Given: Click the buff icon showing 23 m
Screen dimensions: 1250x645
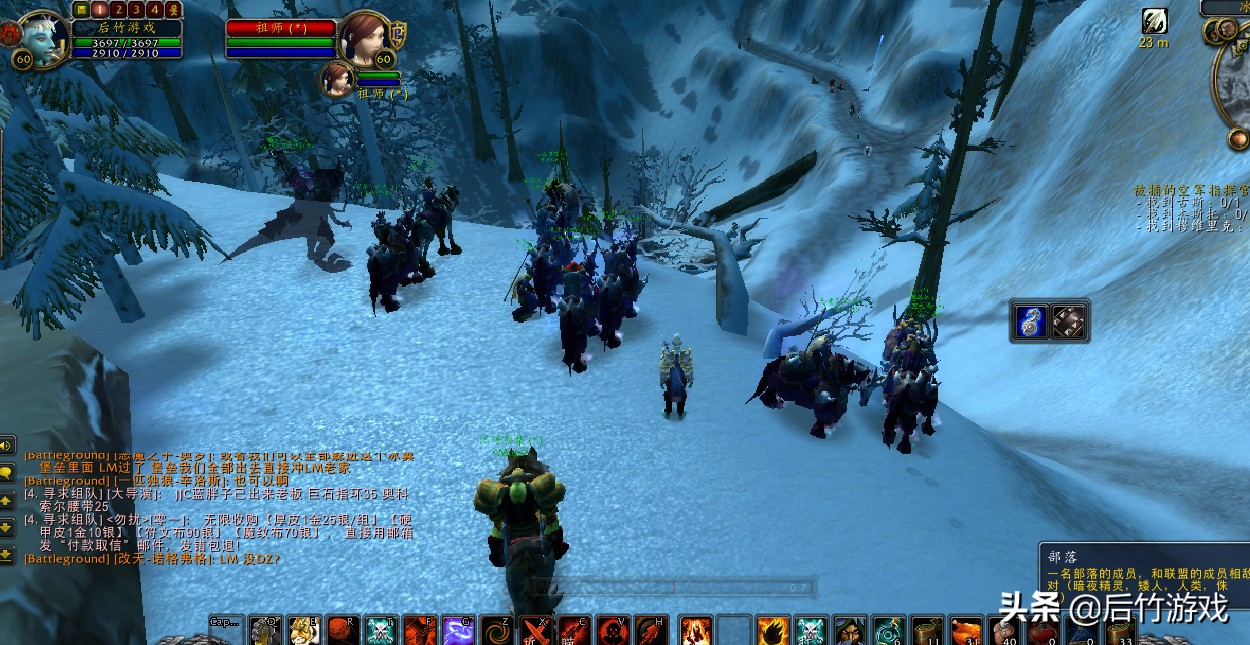Looking at the screenshot, I should [1154, 21].
